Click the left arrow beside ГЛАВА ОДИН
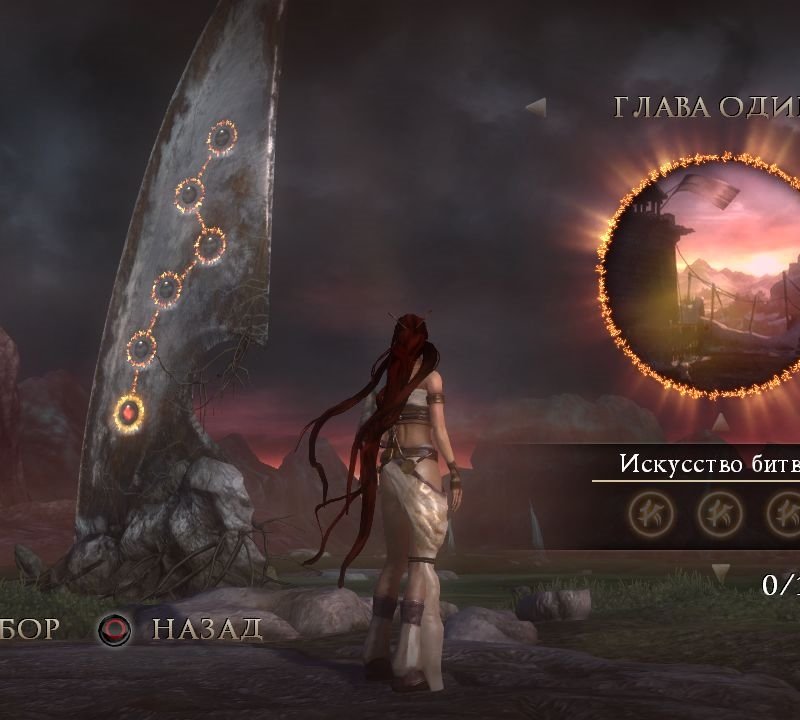Screen dimensions: 800x720 coord(537,107)
